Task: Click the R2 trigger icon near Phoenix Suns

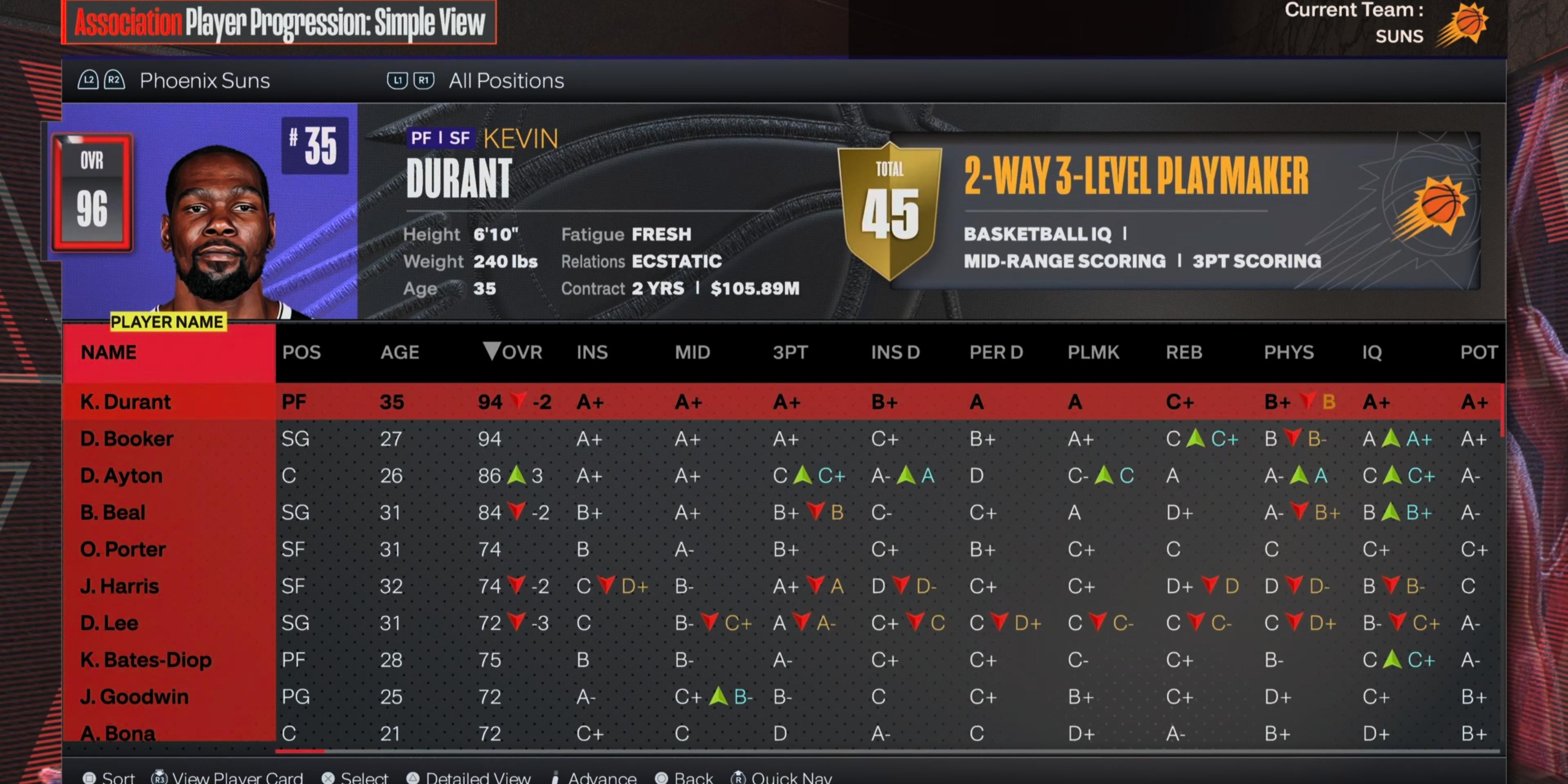Action: click(114, 80)
